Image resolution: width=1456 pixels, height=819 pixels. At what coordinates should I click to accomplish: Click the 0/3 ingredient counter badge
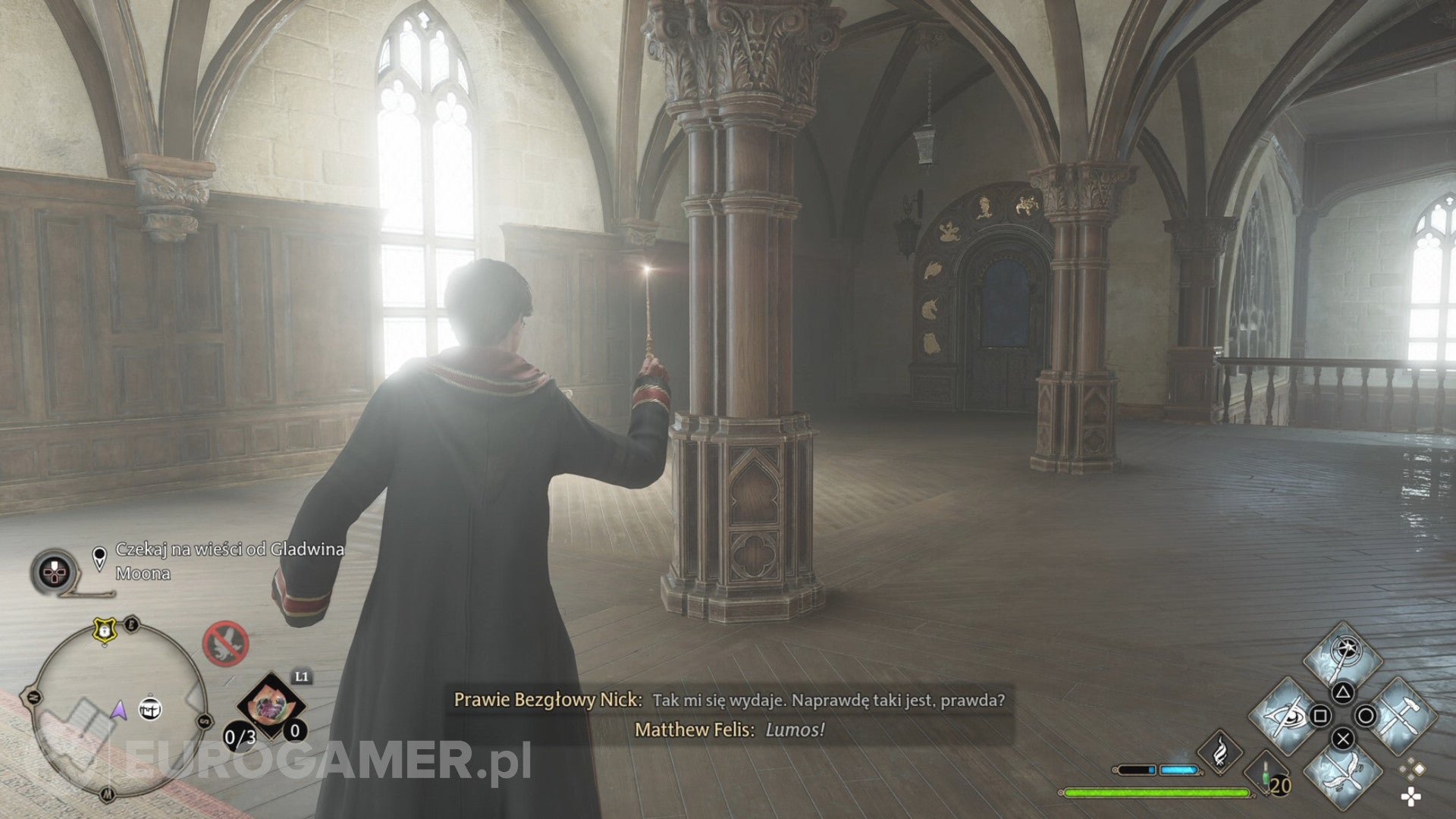239,736
